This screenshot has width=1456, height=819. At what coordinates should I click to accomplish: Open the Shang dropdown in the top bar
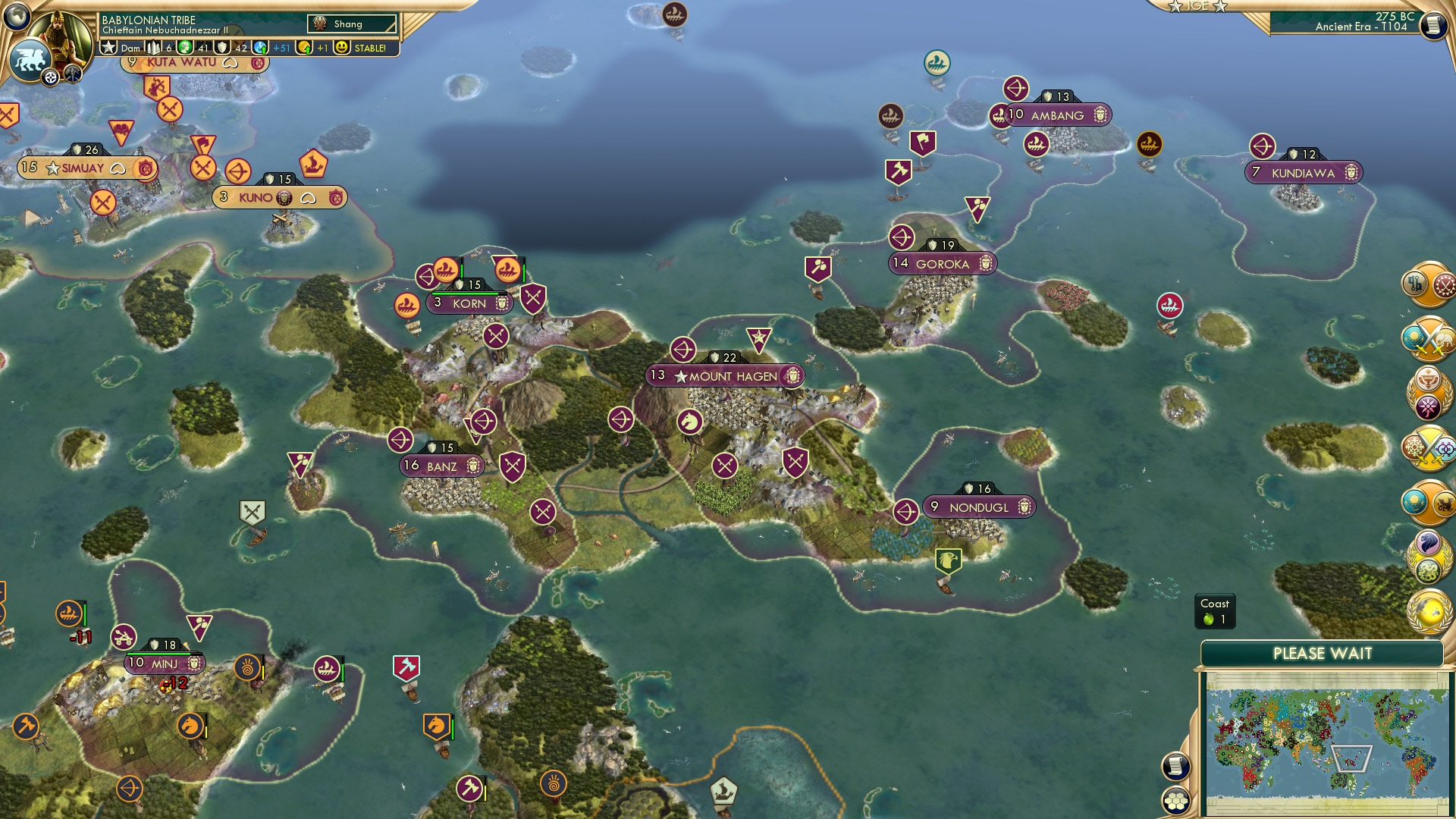353,24
